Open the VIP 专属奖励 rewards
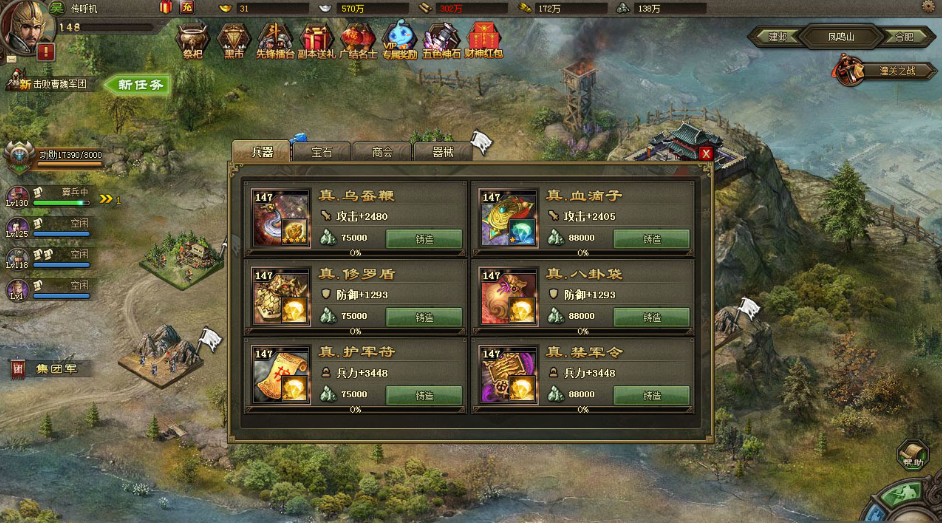This screenshot has width=942, height=523. 399,41
